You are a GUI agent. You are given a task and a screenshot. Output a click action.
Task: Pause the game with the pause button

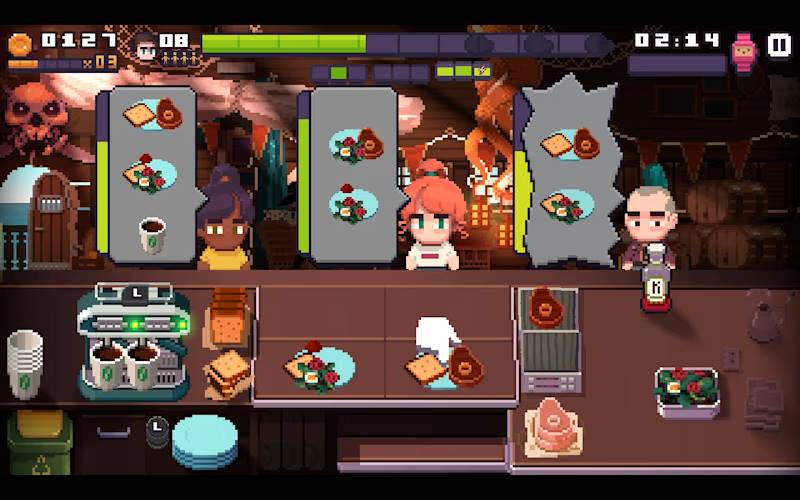click(778, 46)
